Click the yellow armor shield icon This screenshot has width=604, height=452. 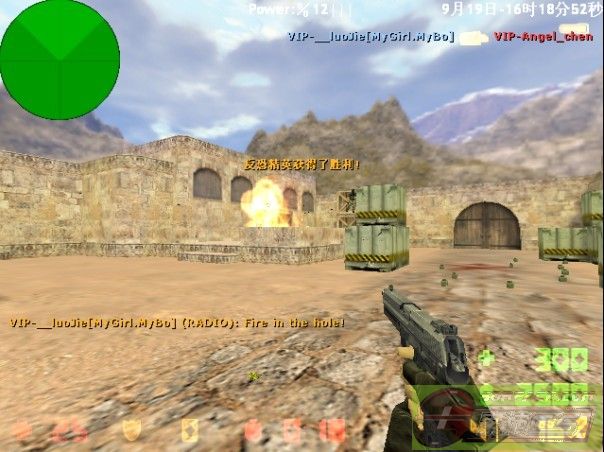[131, 430]
